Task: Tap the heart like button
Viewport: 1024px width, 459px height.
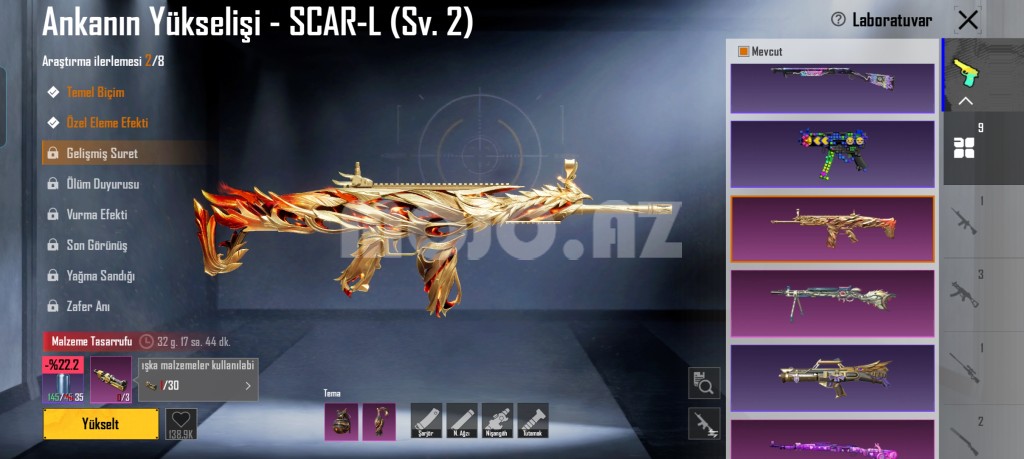Action: 180,421
